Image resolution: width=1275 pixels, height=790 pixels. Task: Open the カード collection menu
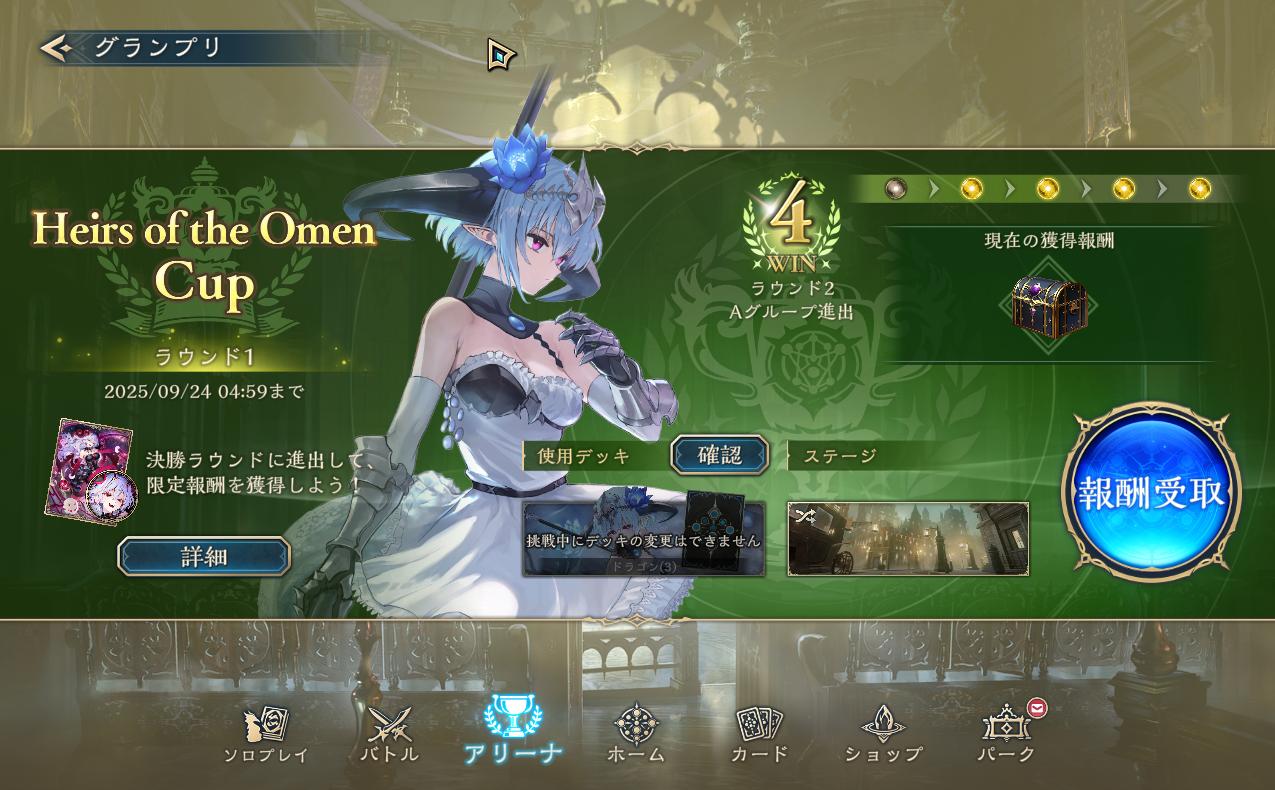click(x=759, y=735)
